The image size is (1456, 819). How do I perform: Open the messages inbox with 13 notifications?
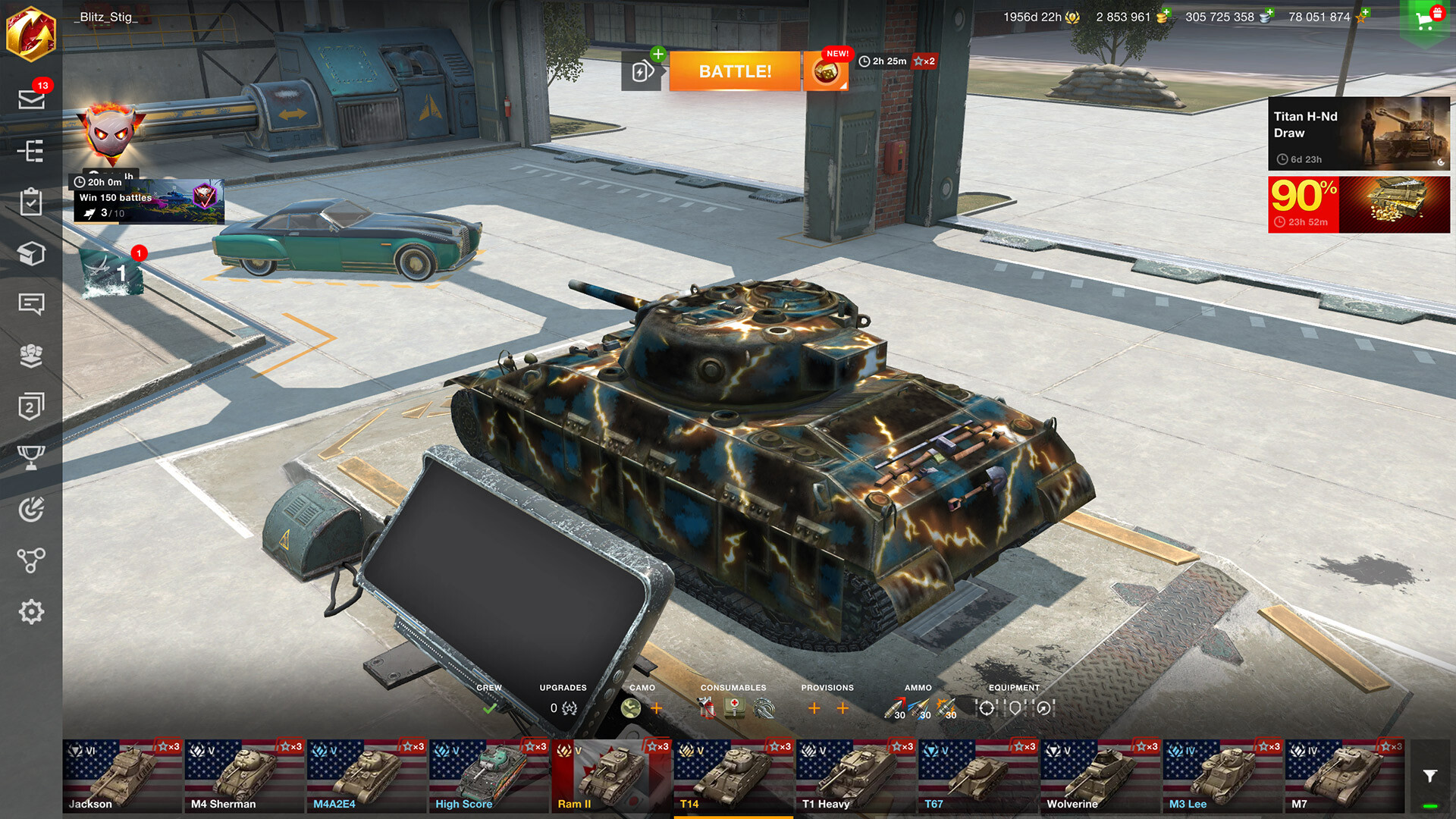coord(32,99)
